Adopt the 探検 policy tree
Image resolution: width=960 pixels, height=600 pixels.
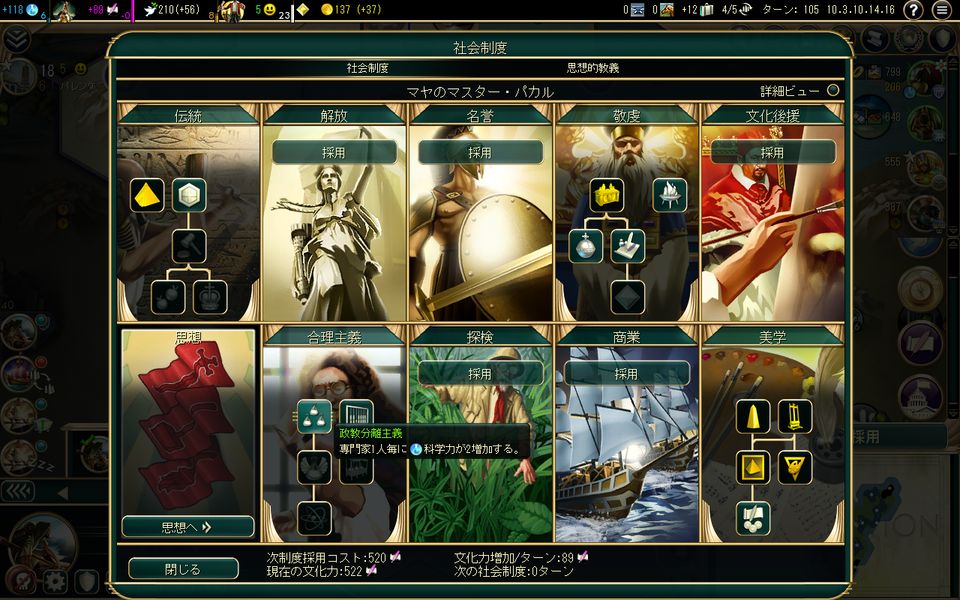(x=480, y=374)
